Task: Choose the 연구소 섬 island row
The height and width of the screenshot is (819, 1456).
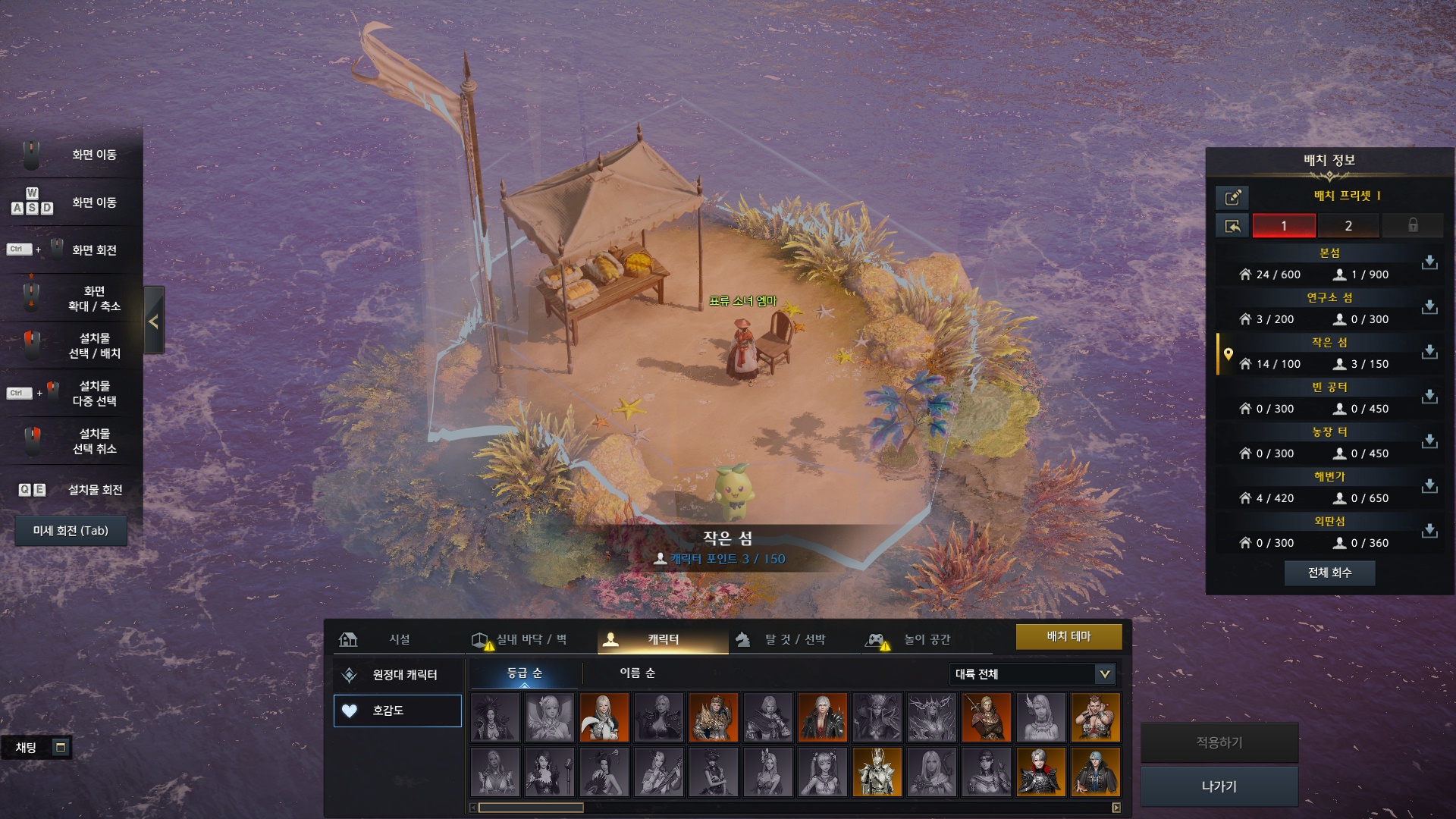Action: [1319, 309]
